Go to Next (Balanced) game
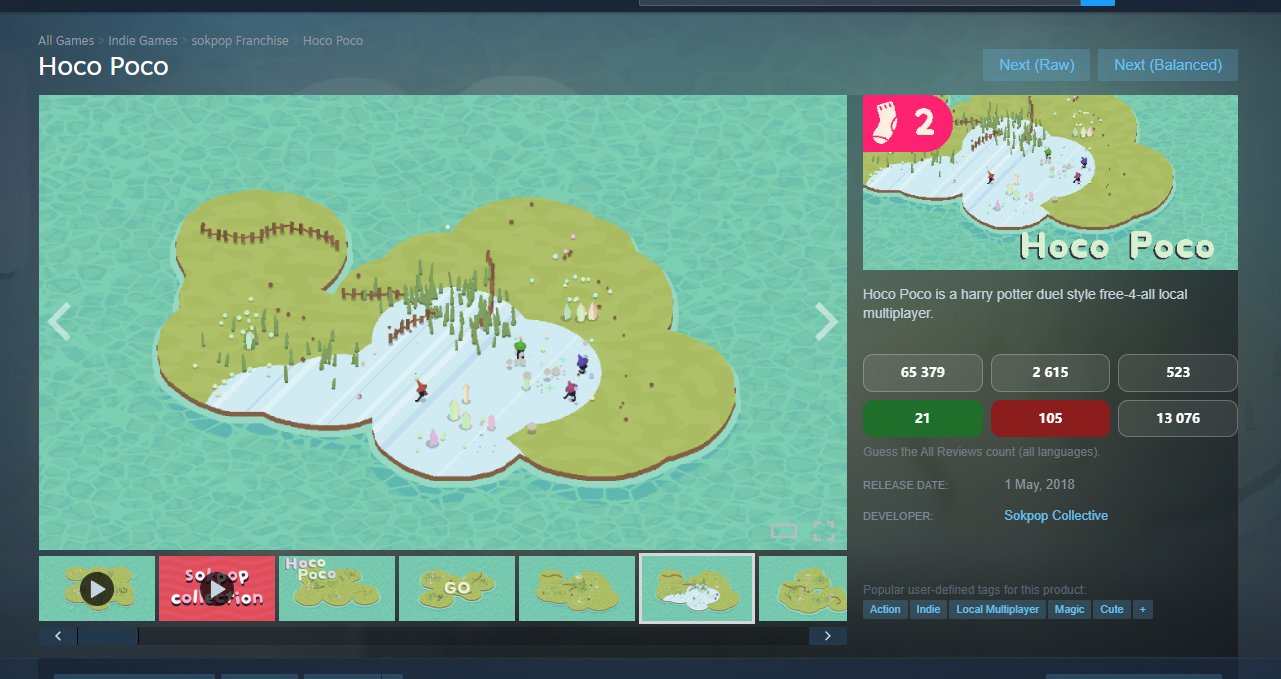Image resolution: width=1281 pixels, height=679 pixels. pos(1167,65)
